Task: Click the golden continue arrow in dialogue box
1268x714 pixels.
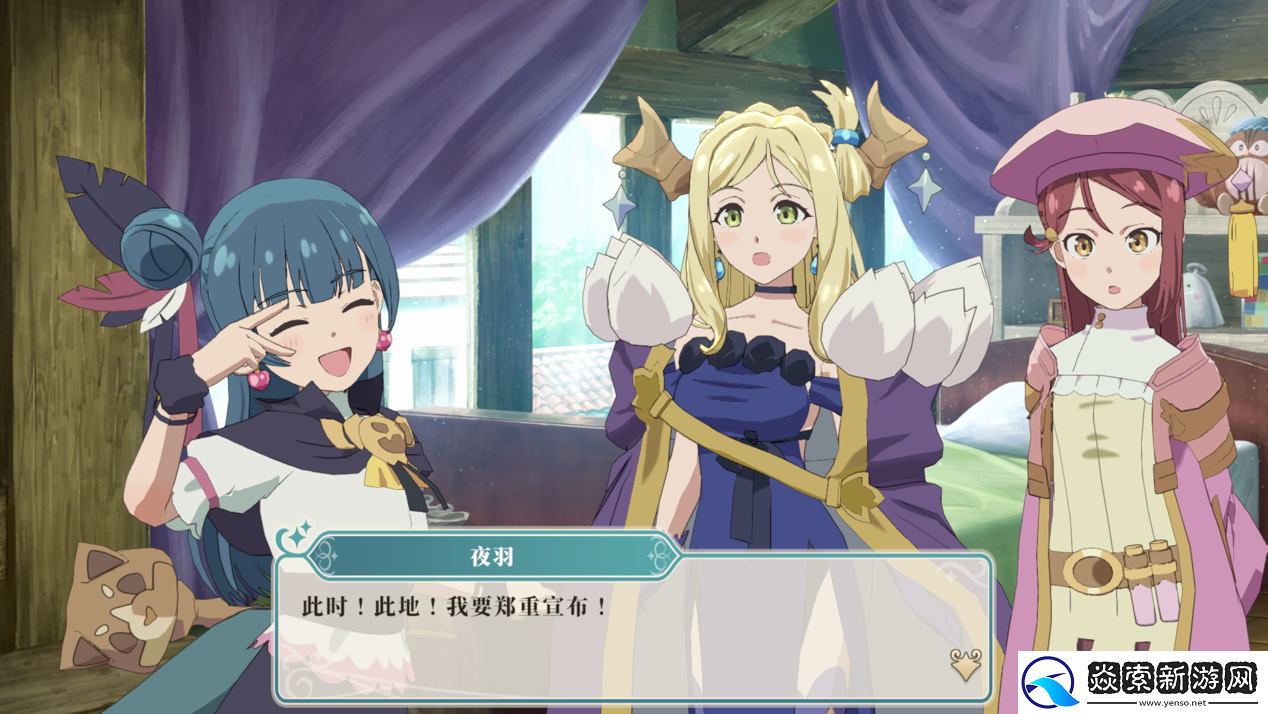Action: tap(964, 664)
